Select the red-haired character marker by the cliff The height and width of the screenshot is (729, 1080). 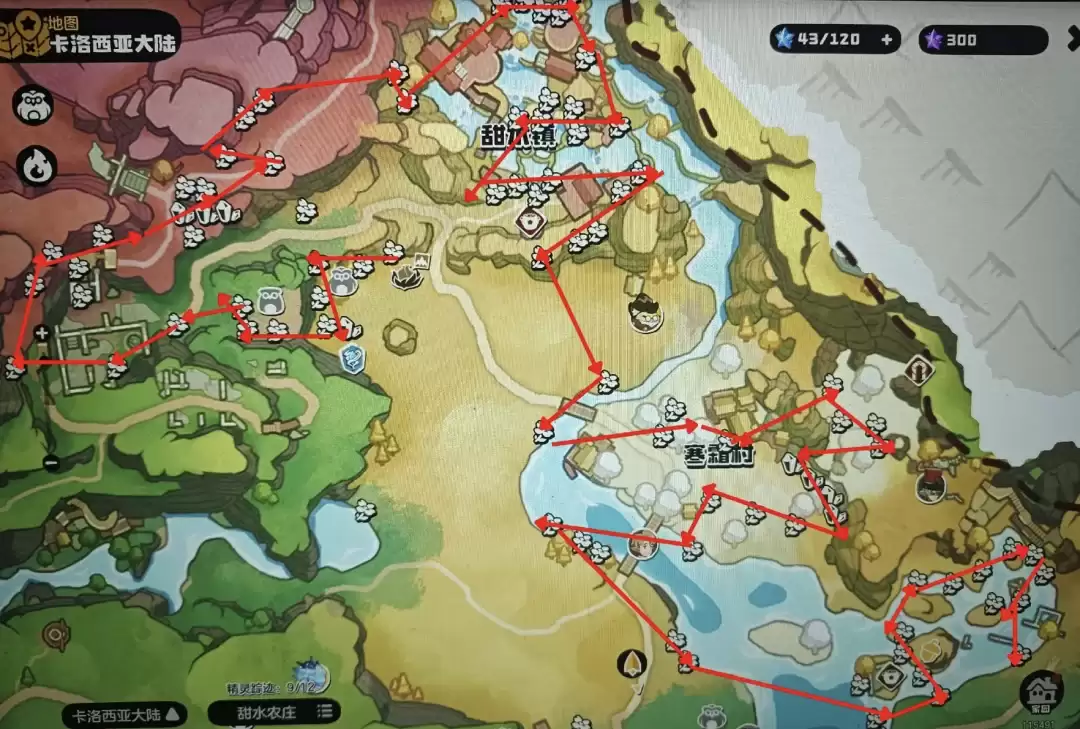pyautogui.click(x=932, y=482)
